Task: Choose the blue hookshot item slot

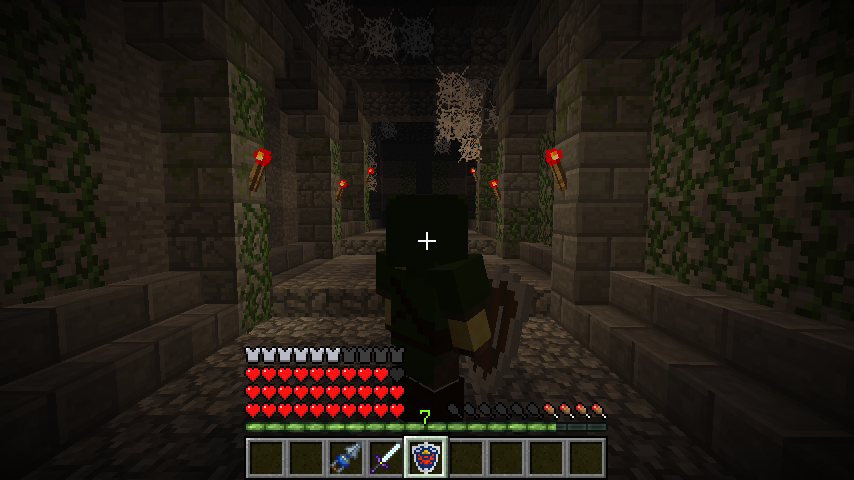Action: pos(345,457)
